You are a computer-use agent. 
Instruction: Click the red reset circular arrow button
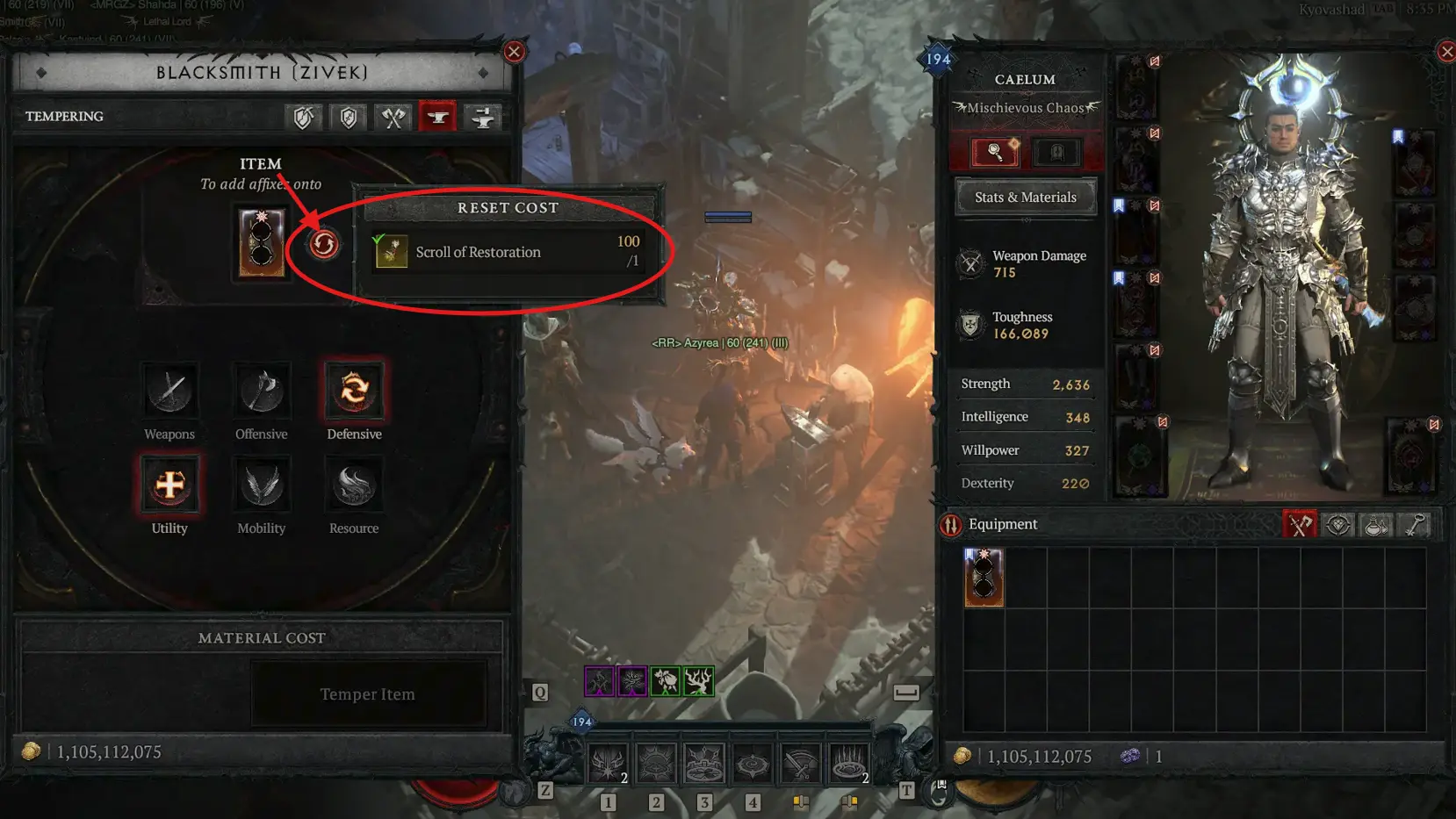tap(324, 244)
